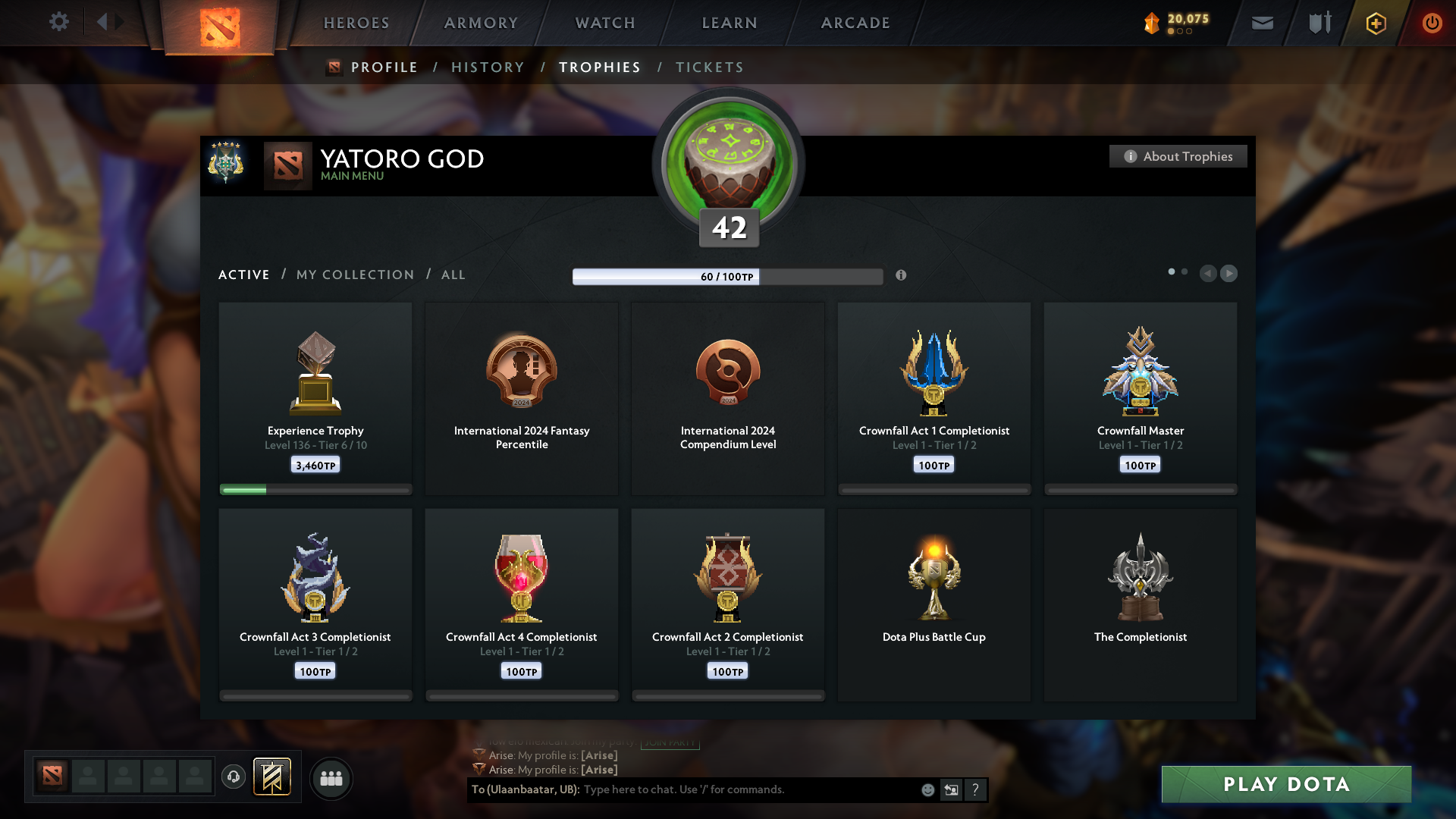Click the PLAY DOTA button
This screenshot has height=819, width=1456.
coord(1285,785)
